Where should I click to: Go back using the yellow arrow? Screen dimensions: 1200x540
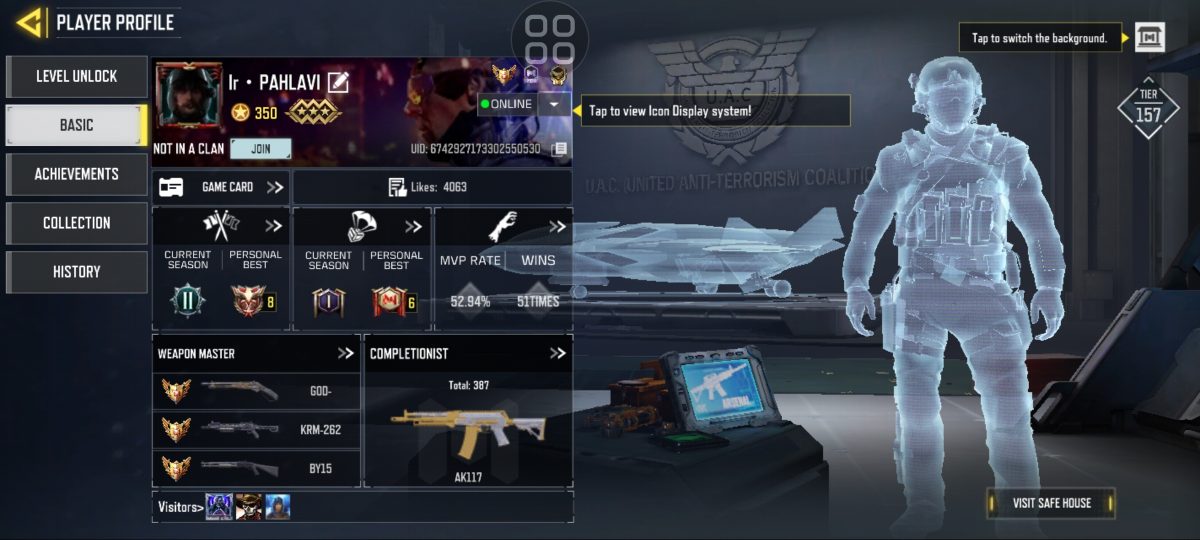pos(28,22)
